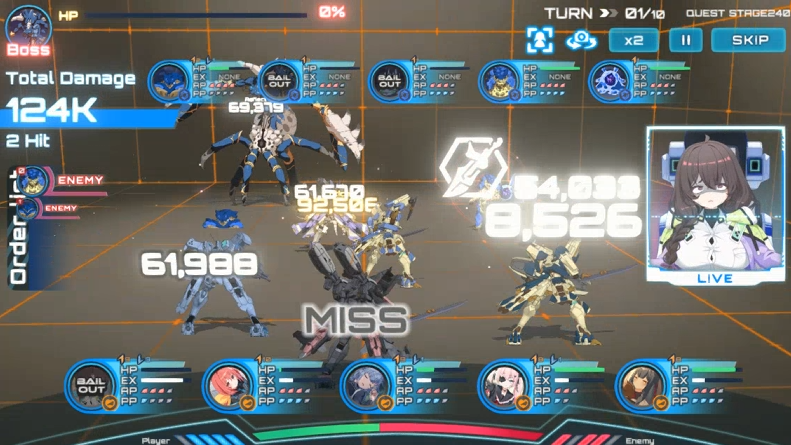
Task: Select the eyepatch white-haired pilot portrait
Action: point(502,386)
